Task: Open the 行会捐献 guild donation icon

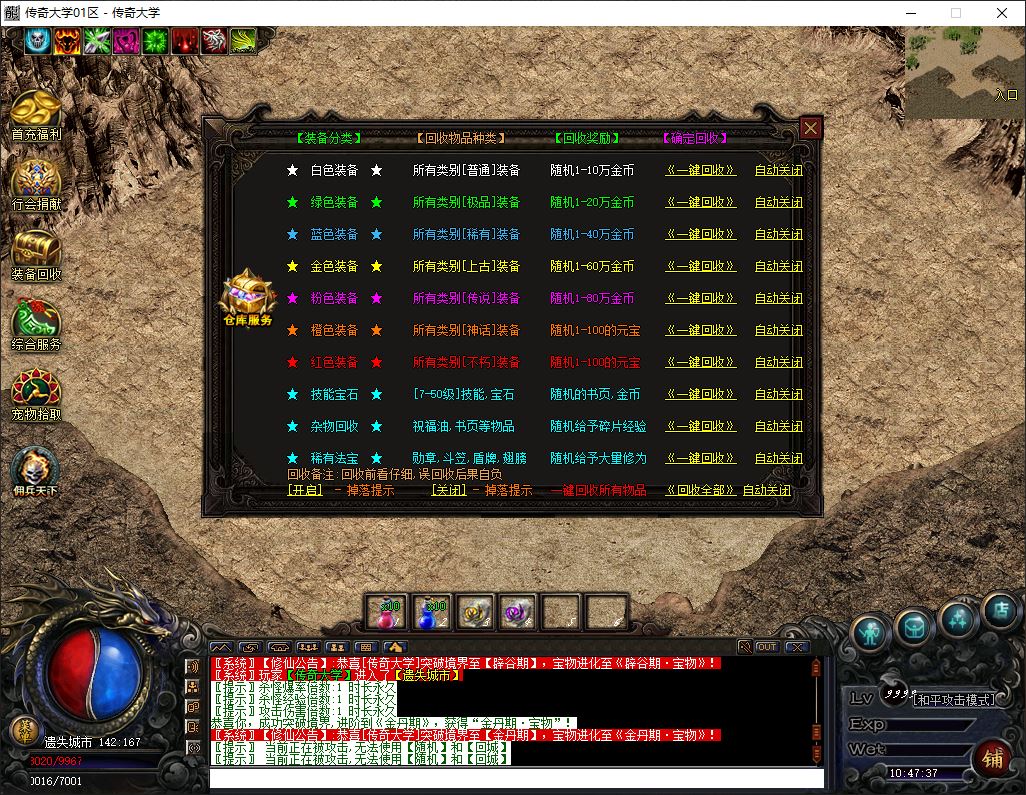Action: [x=37, y=183]
